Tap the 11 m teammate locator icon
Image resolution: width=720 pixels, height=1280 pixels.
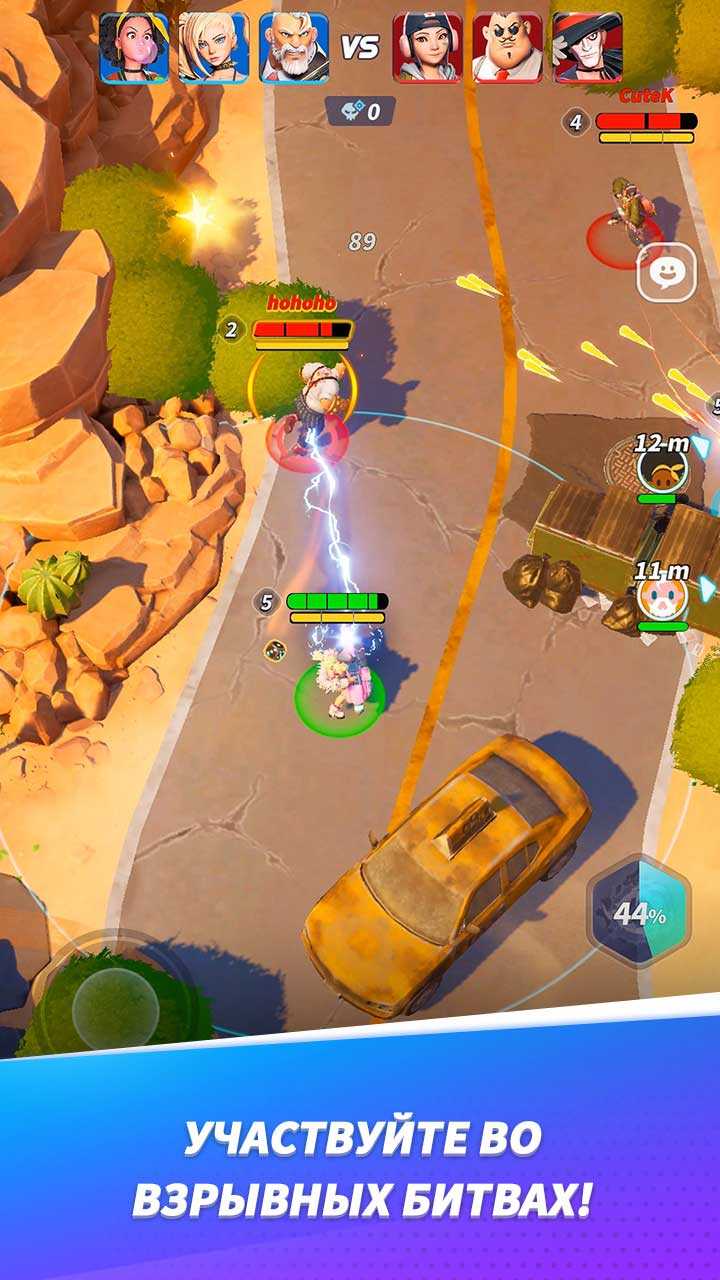661,599
